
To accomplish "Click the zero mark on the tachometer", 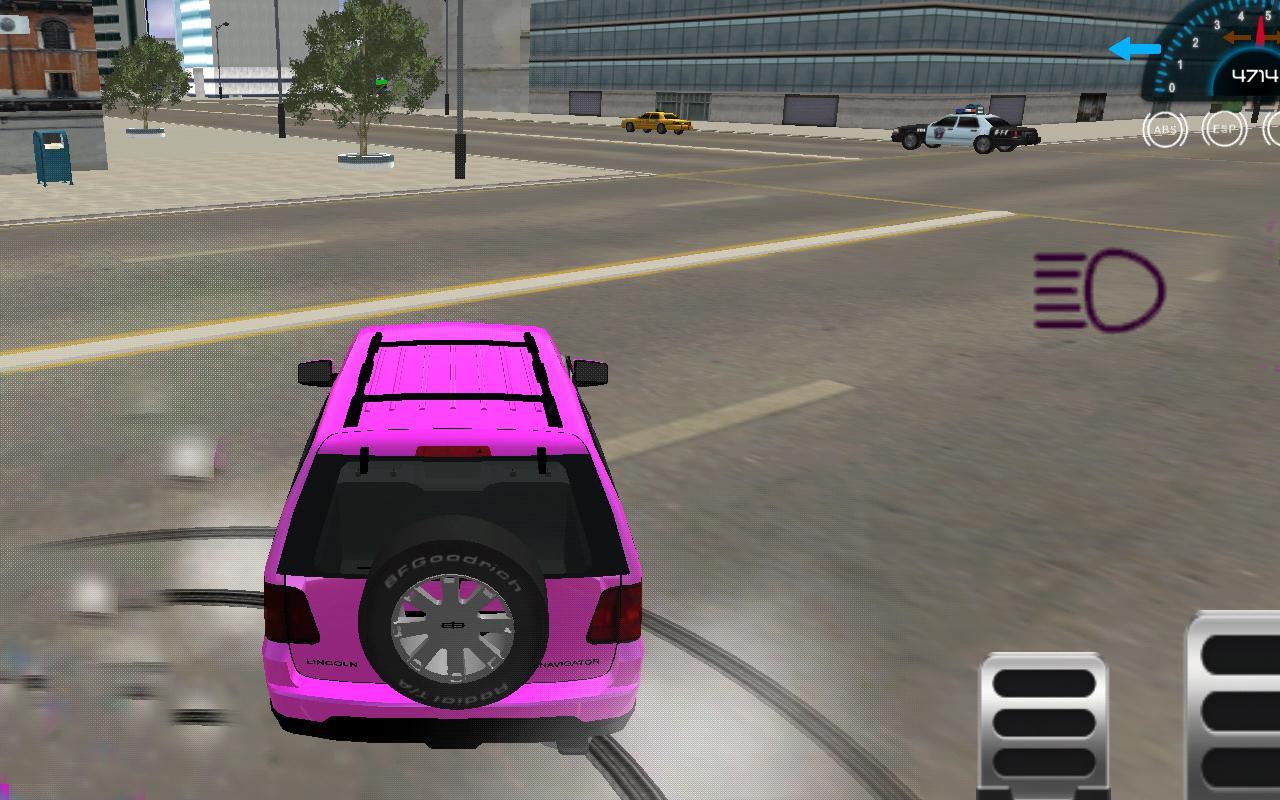I will pos(1172,86).
